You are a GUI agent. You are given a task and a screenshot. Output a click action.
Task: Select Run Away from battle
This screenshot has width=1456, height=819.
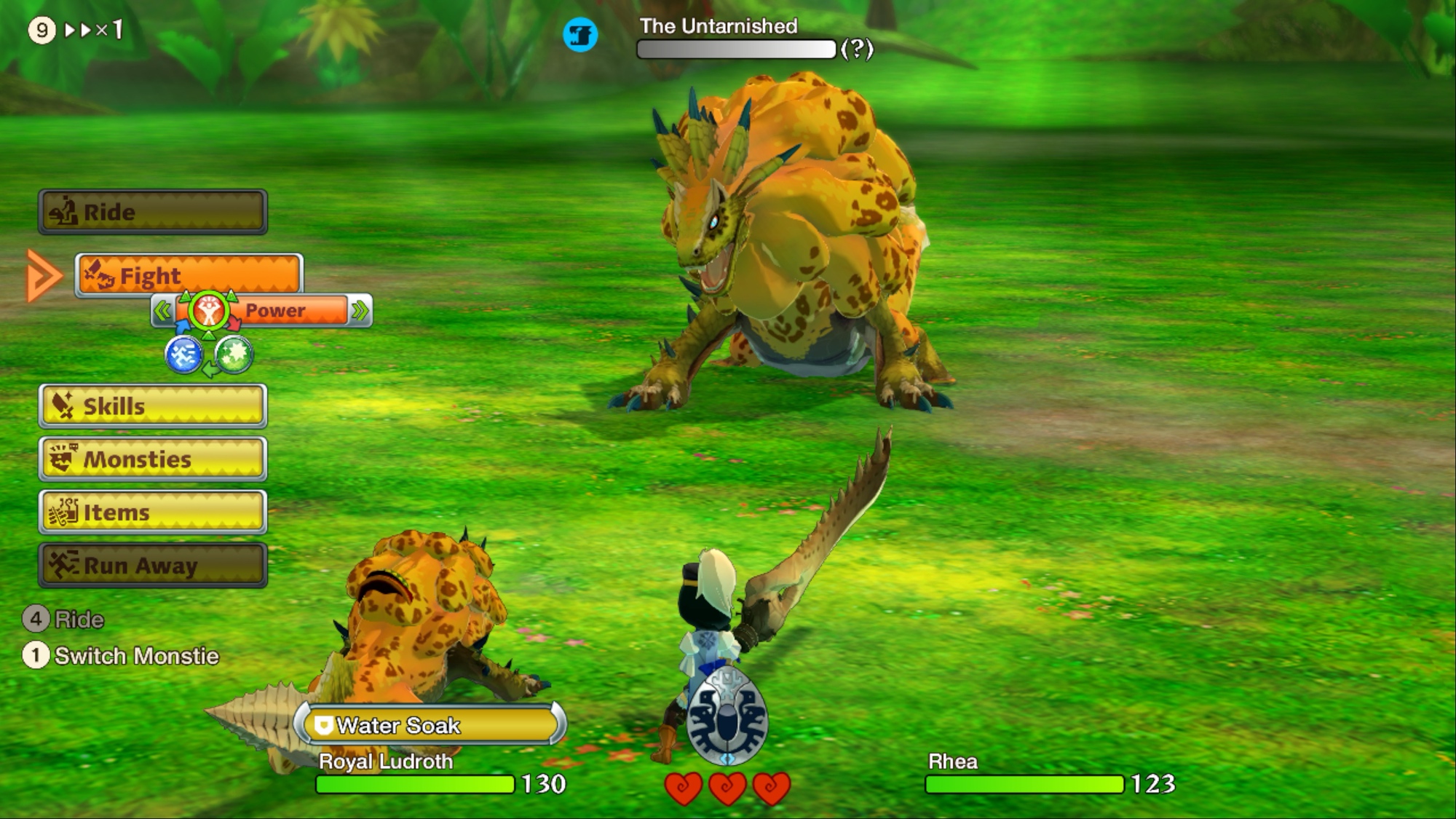(x=153, y=565)
